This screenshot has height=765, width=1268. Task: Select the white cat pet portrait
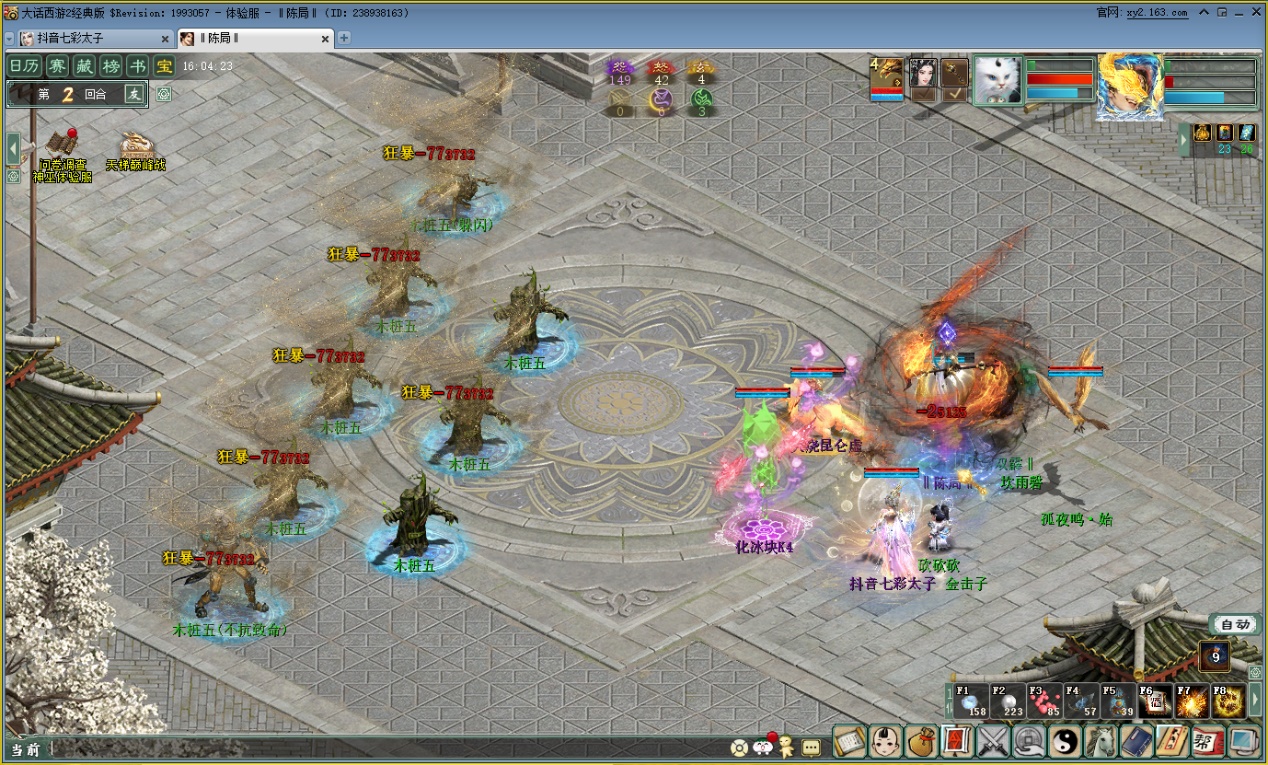pos(997,80)
